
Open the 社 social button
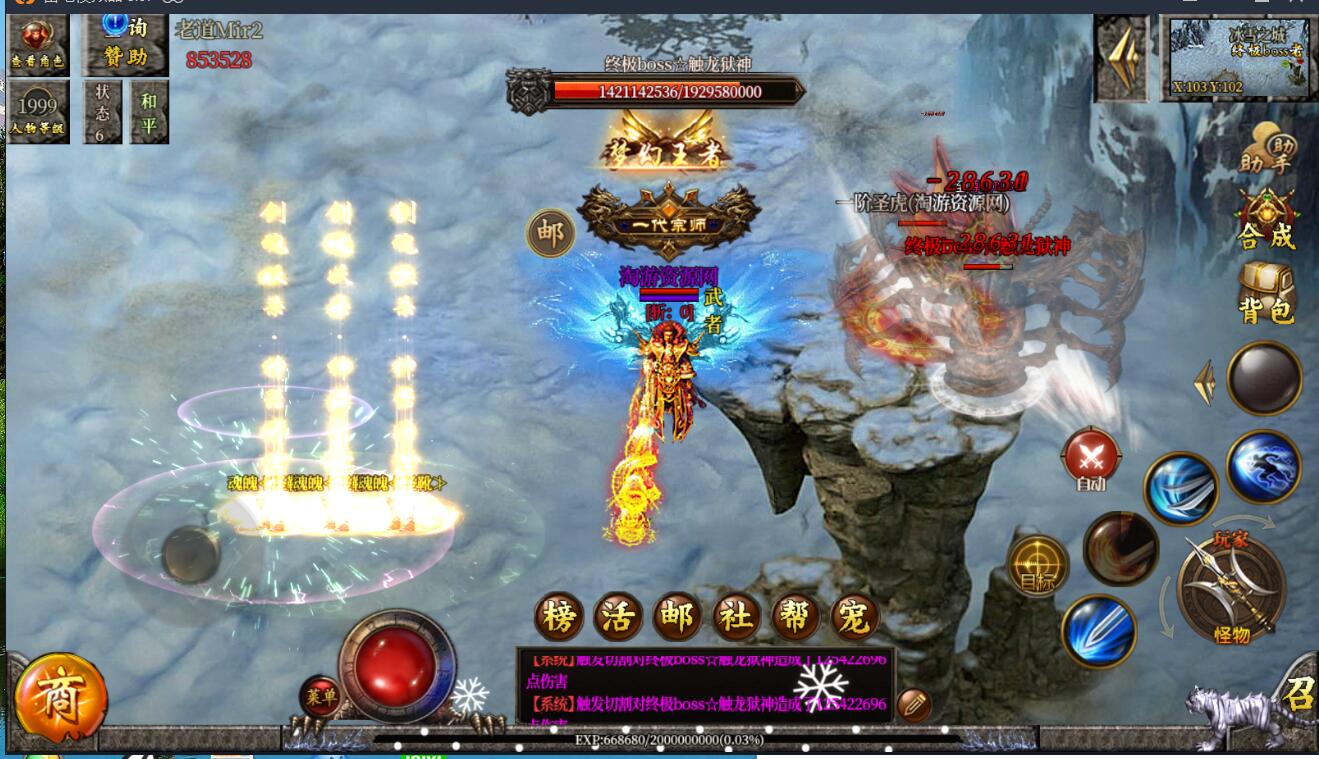tap(737, 617)
